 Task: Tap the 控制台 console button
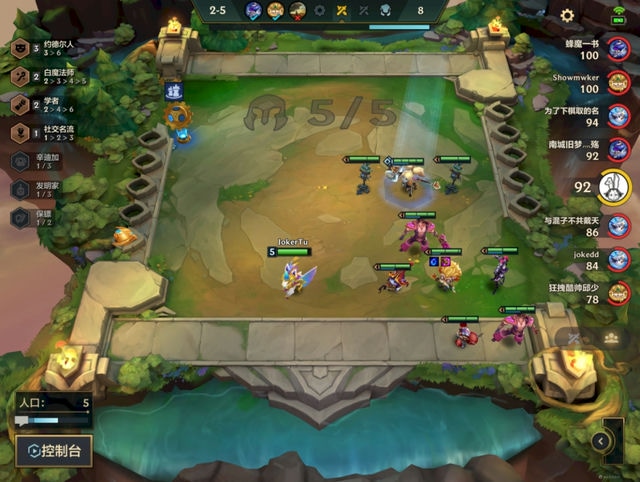55,450
